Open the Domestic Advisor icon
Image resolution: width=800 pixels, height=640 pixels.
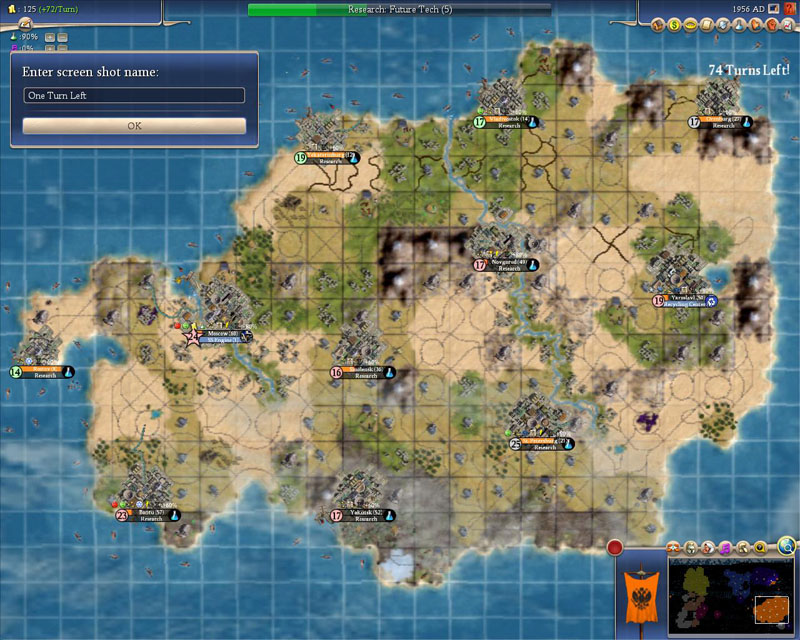pos(659,24)
